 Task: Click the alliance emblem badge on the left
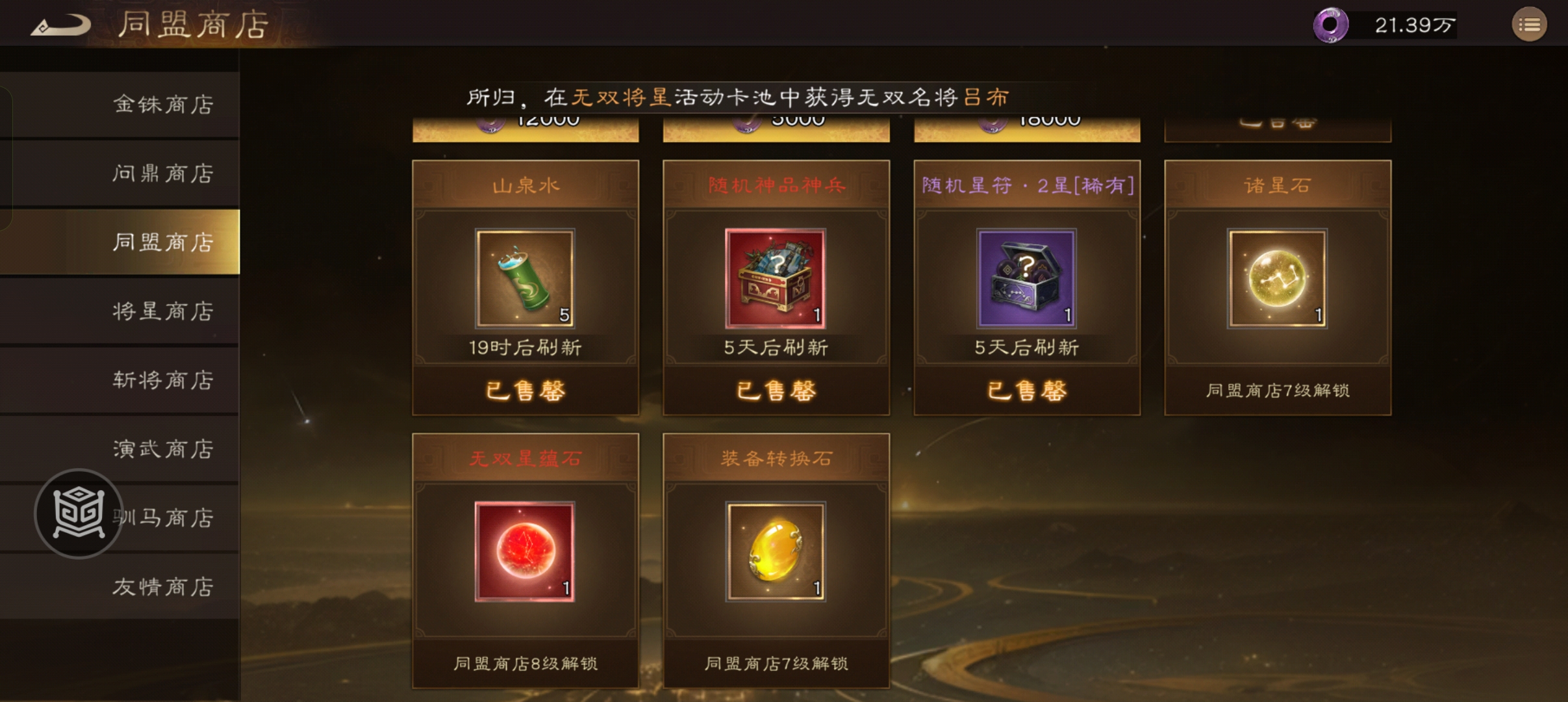tap(78, 513)
